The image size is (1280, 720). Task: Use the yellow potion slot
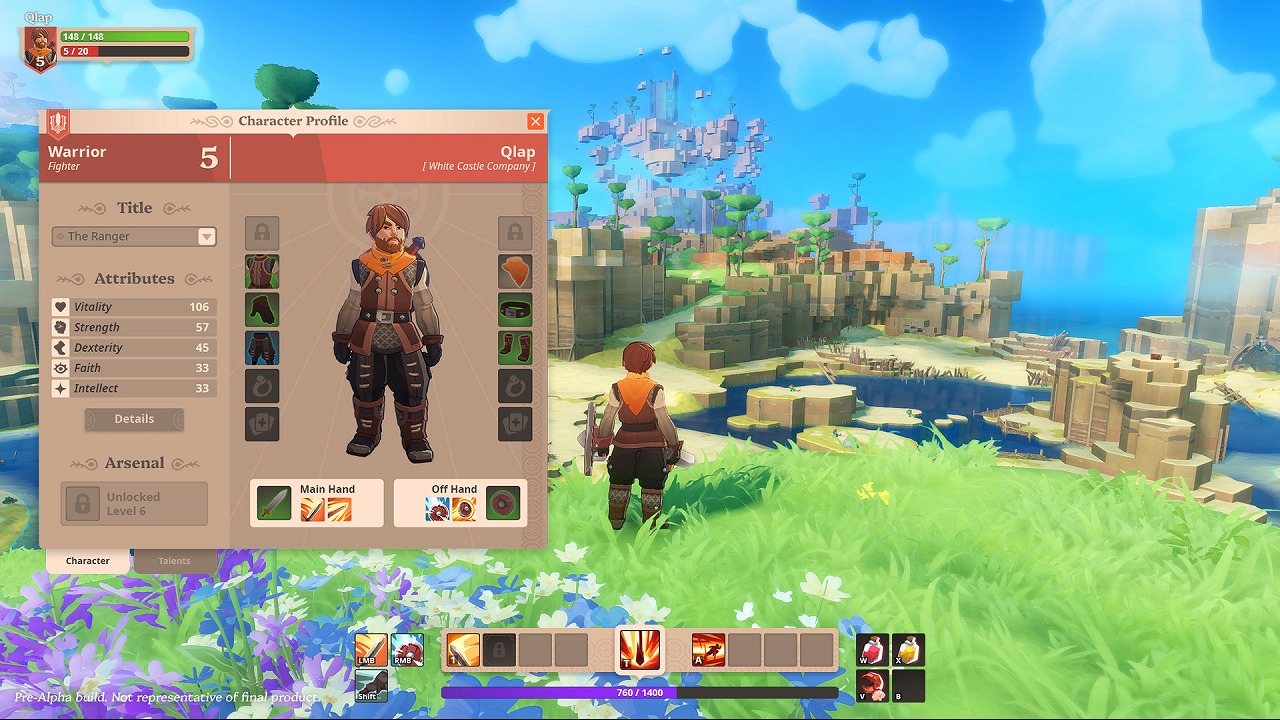click(x=908, y=650)
